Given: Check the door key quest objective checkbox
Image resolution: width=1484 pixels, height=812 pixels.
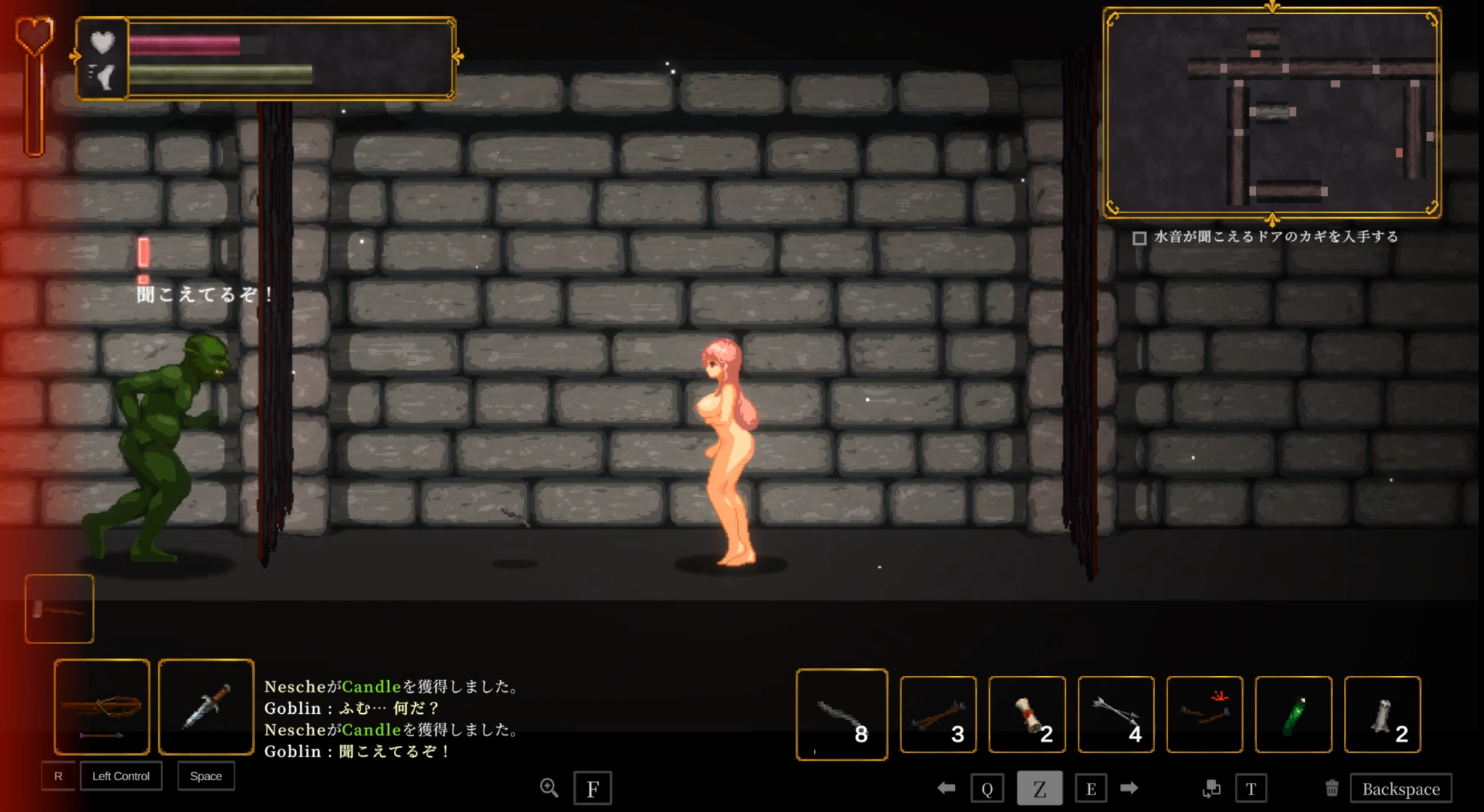Looking at the screenshot, I should (x=1140, y=238).
